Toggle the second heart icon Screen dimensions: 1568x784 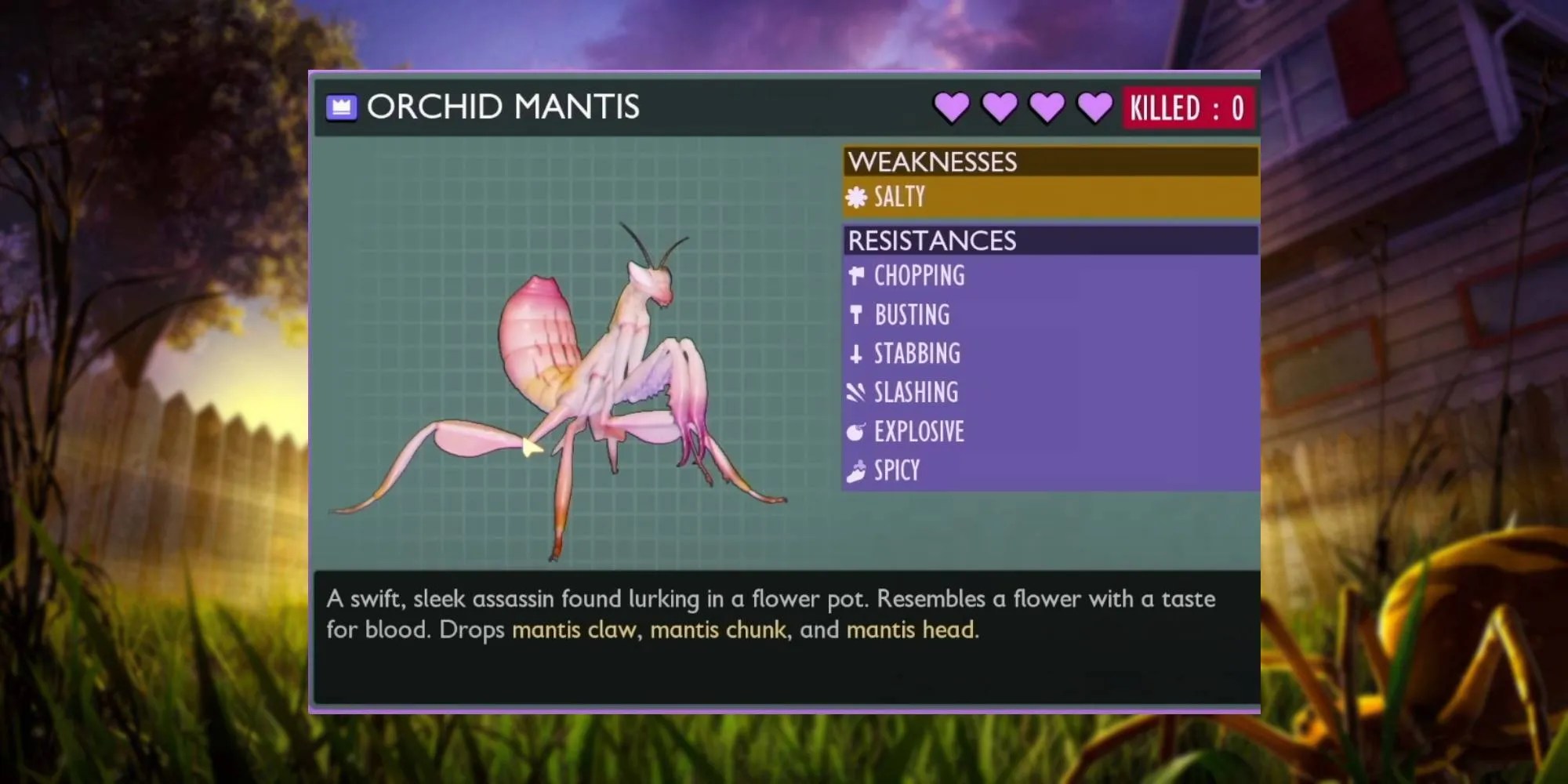coord(998,107)
